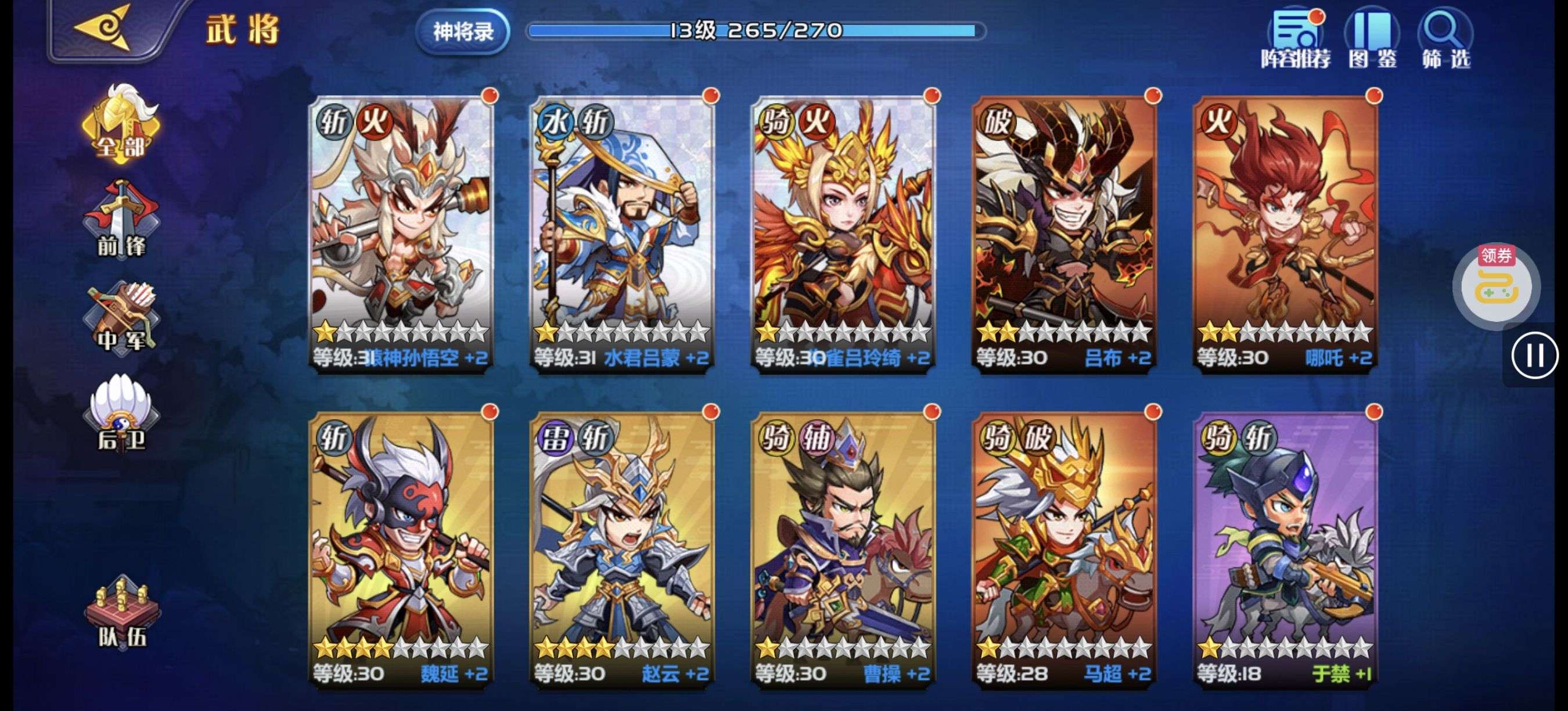Show 前锋 vanguard heroes

(121, 220)
